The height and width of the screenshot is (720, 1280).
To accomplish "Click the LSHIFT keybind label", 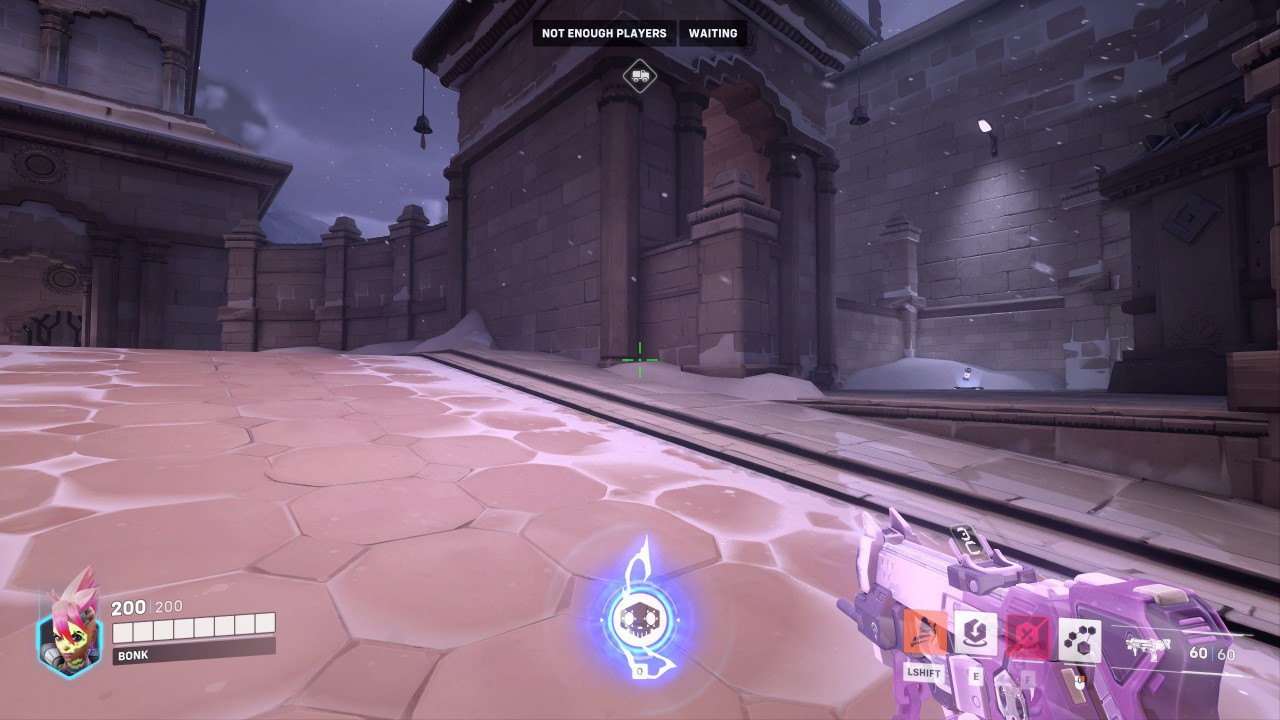I will 924,672.
